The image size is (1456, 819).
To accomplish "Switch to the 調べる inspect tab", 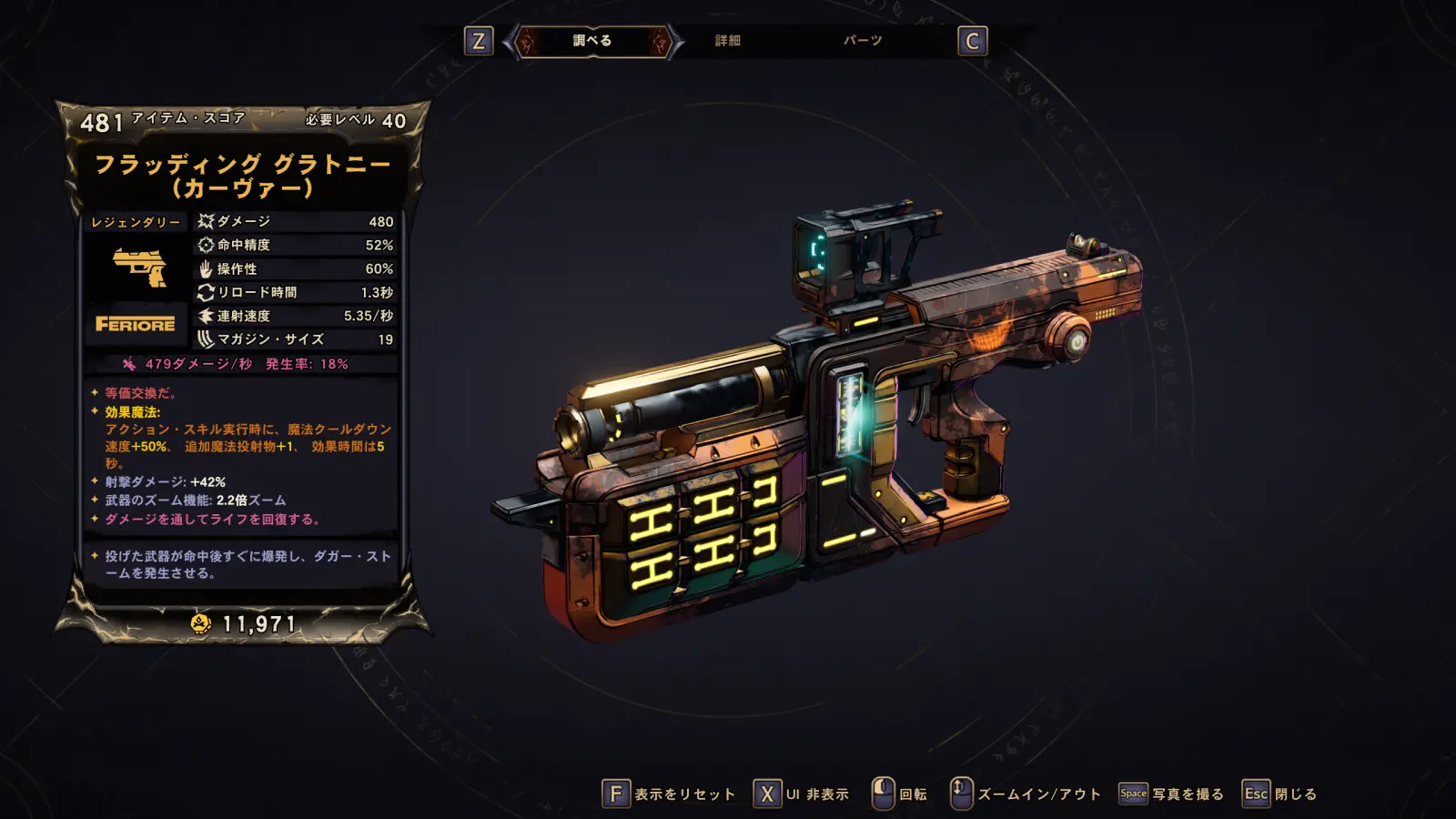I will click(592, 41).
